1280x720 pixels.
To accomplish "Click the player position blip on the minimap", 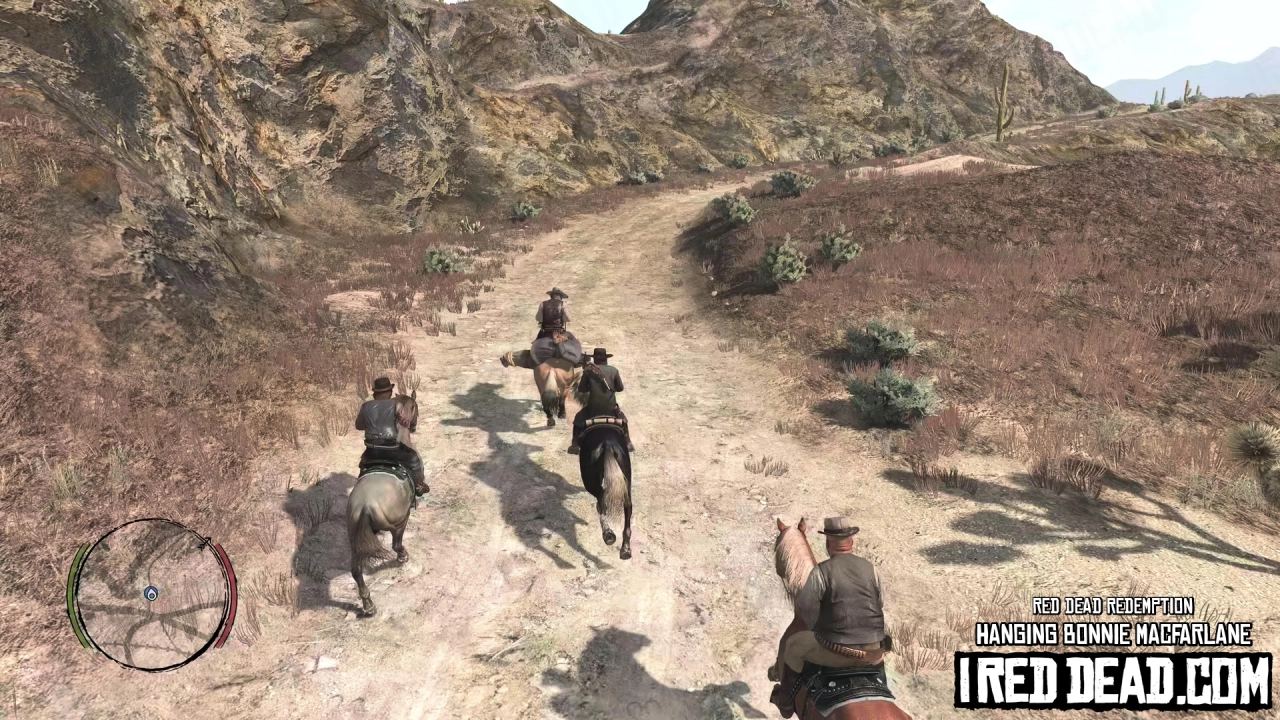I will 152,593.
